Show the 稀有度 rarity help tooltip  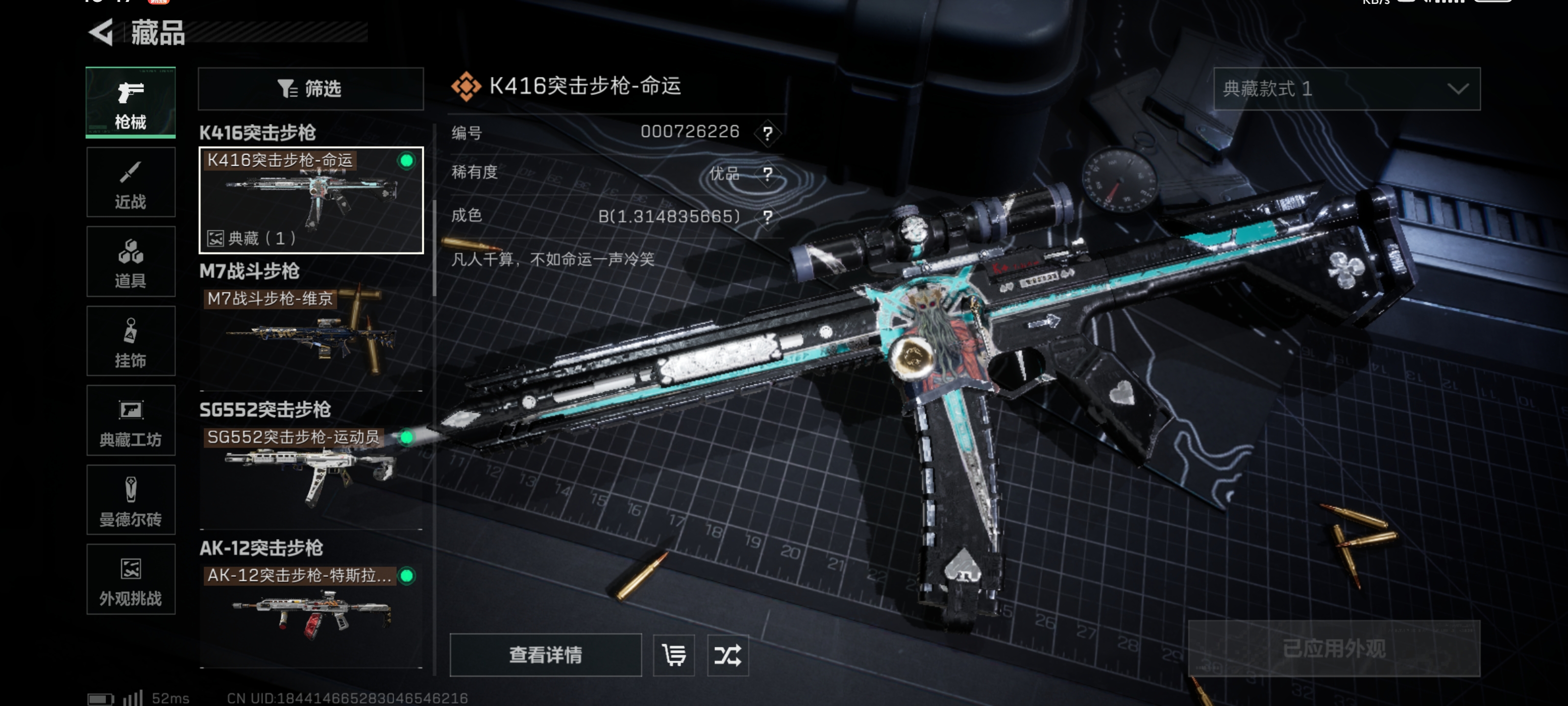tap(767, 174)
